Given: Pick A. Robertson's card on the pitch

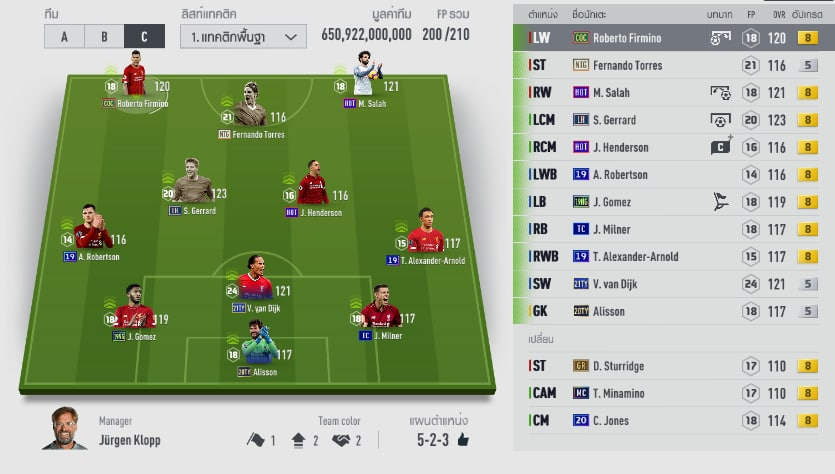Looking at the screenshot, I should (91, 234).
